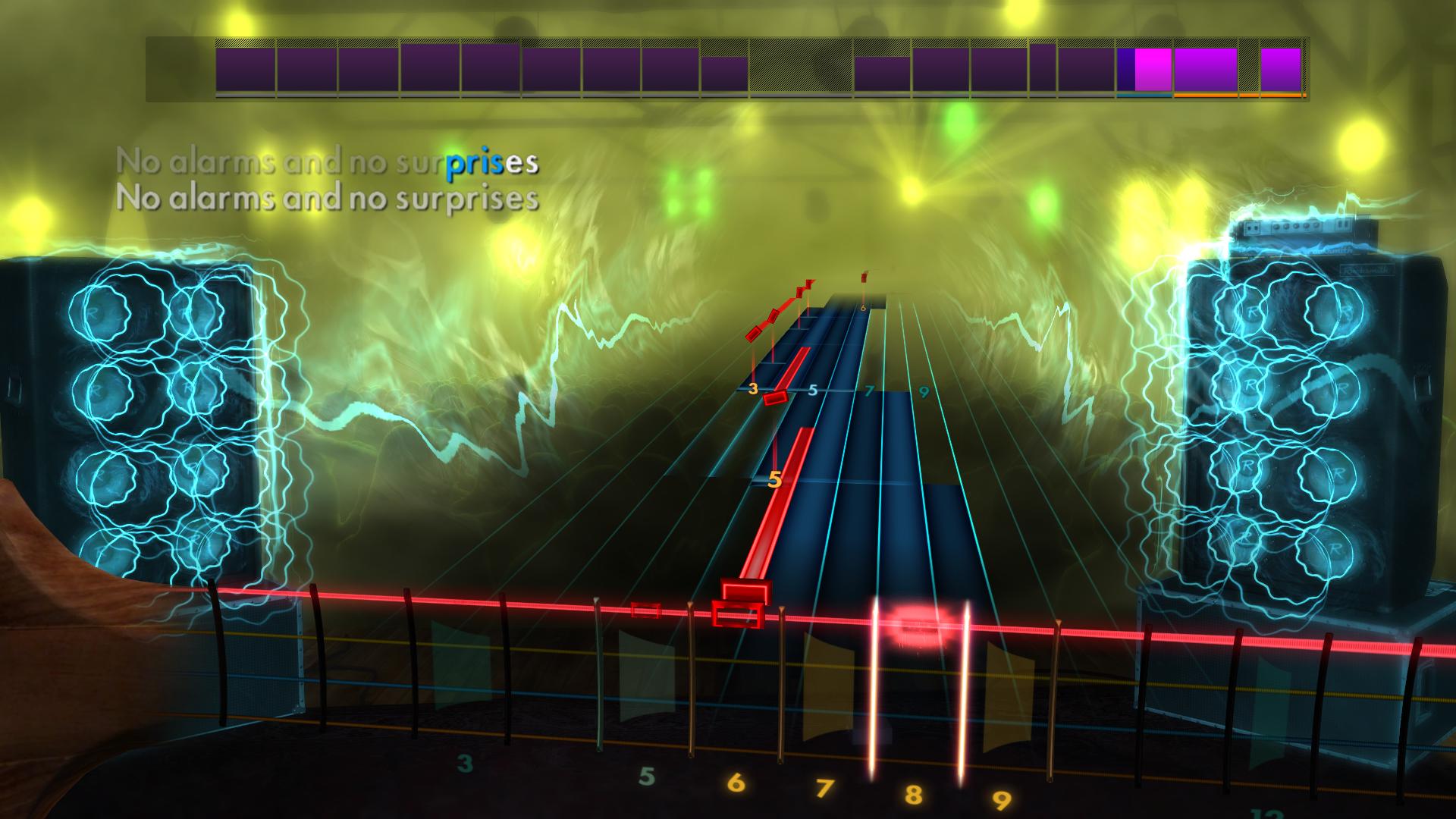Click the cyan fret number 9 on the highway

coord(924,393)
